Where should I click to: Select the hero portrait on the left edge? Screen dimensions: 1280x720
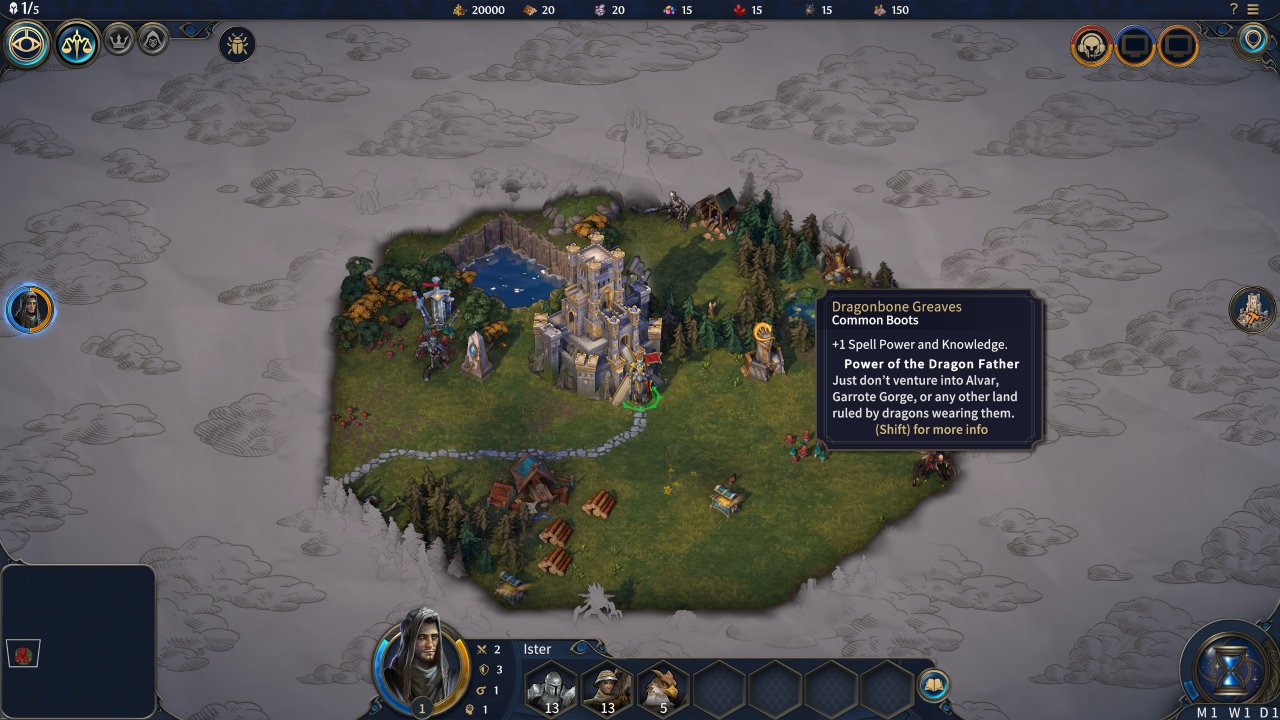point(29,309)
